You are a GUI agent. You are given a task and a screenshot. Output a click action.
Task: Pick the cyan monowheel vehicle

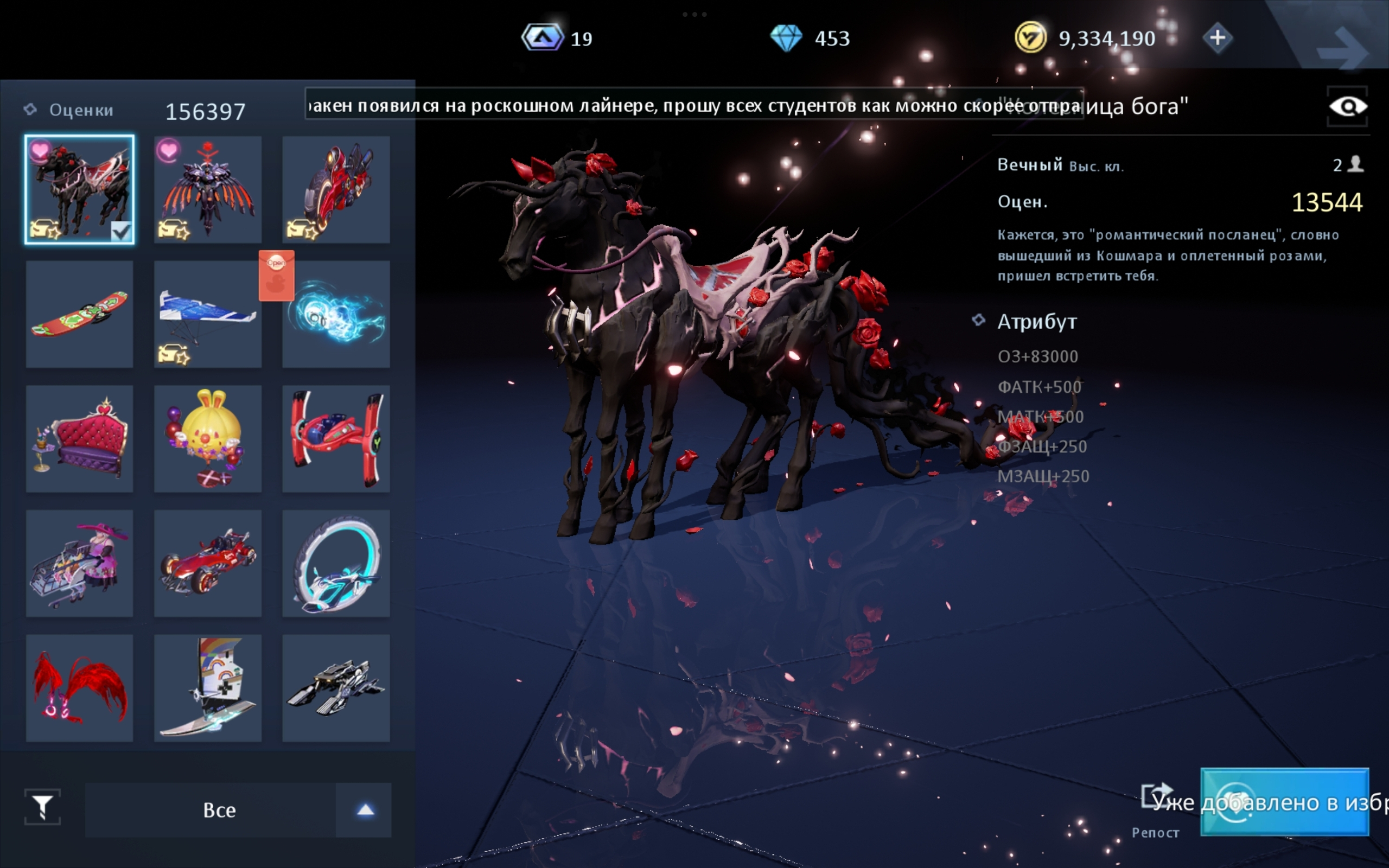[x=336, y=563]
